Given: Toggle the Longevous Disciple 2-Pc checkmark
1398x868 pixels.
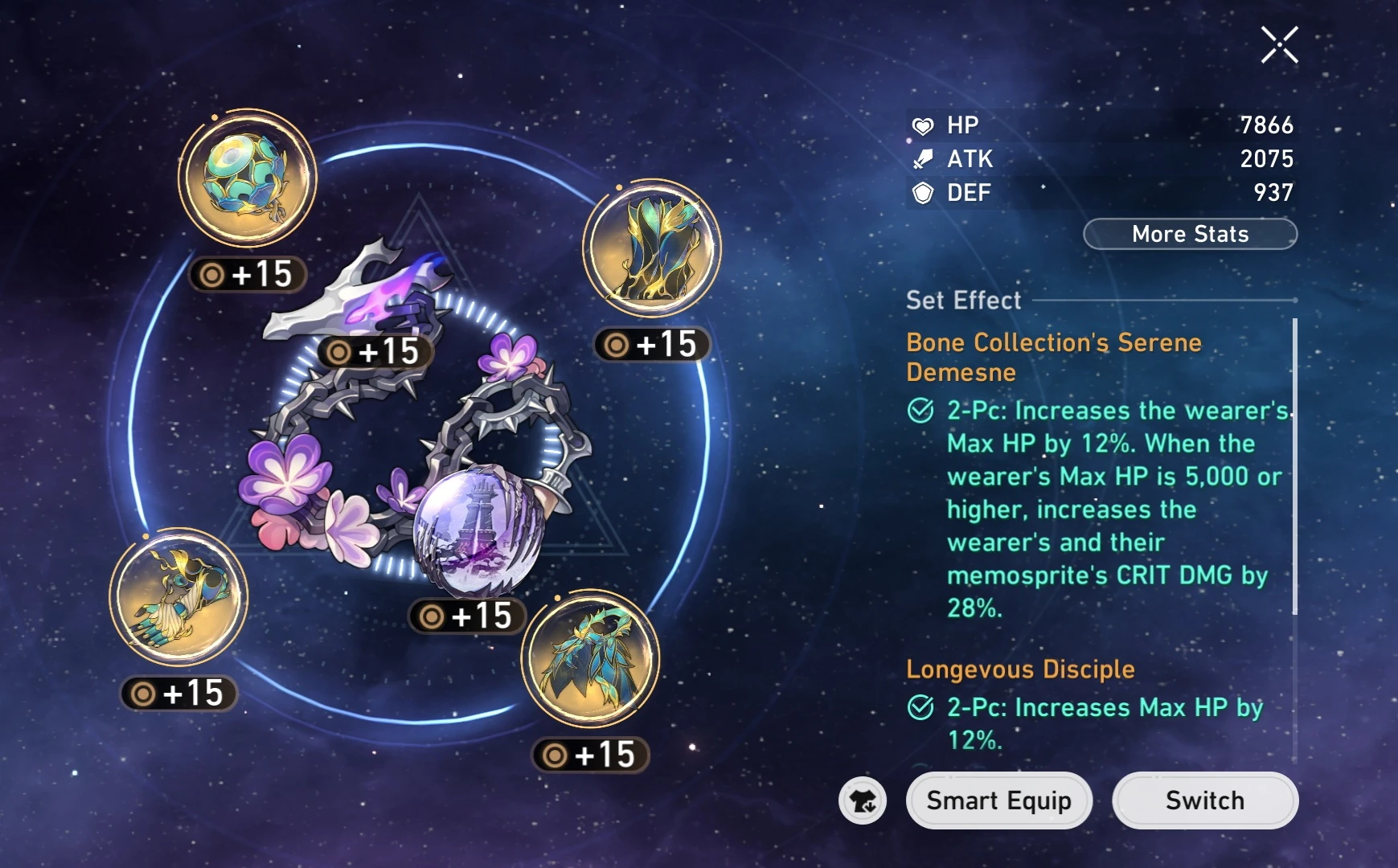Looking at the screenshot, I should 922,708.
